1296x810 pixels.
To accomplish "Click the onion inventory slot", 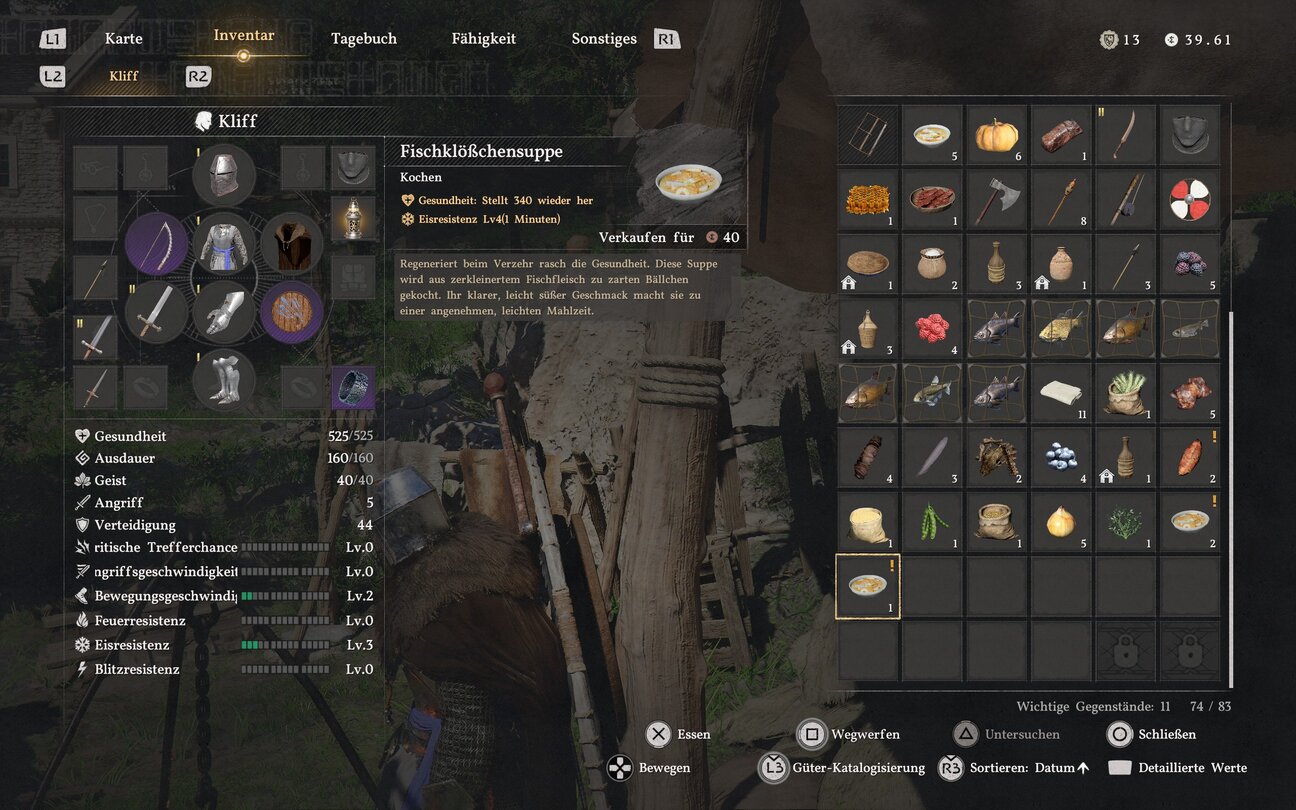I will 1061,521.
